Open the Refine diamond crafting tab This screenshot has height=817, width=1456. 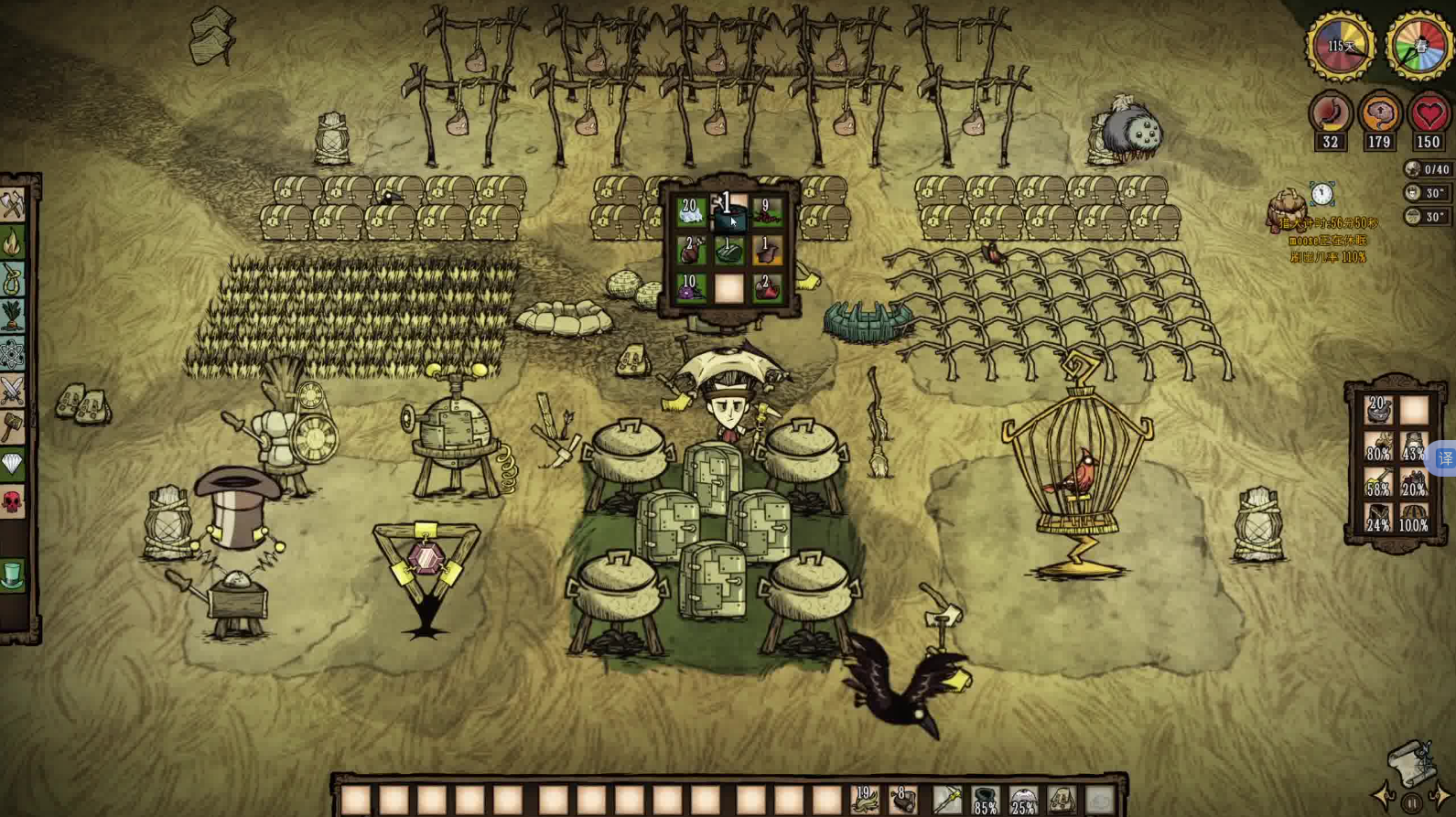[x=12, y=465]
